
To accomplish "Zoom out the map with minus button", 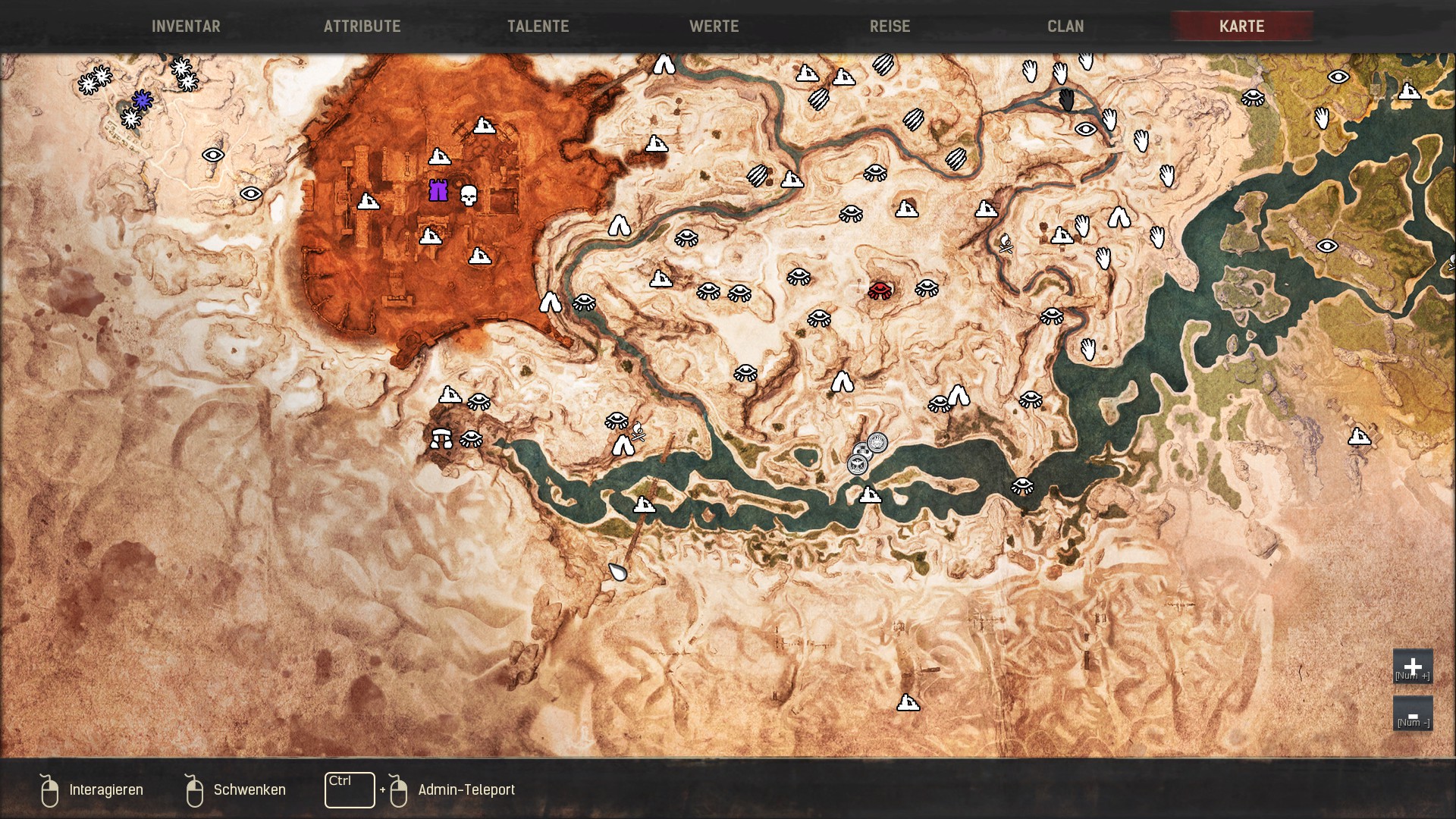I will (x=1412, y=714).
